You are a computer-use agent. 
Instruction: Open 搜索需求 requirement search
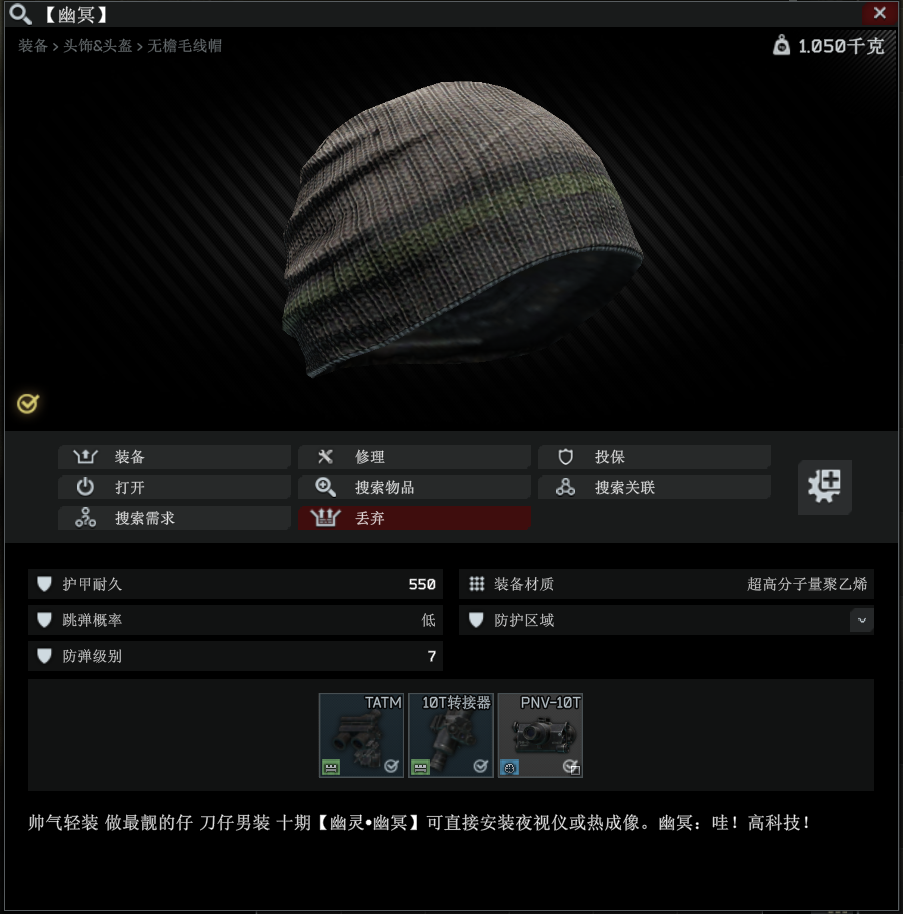click(x=174, y=518)
